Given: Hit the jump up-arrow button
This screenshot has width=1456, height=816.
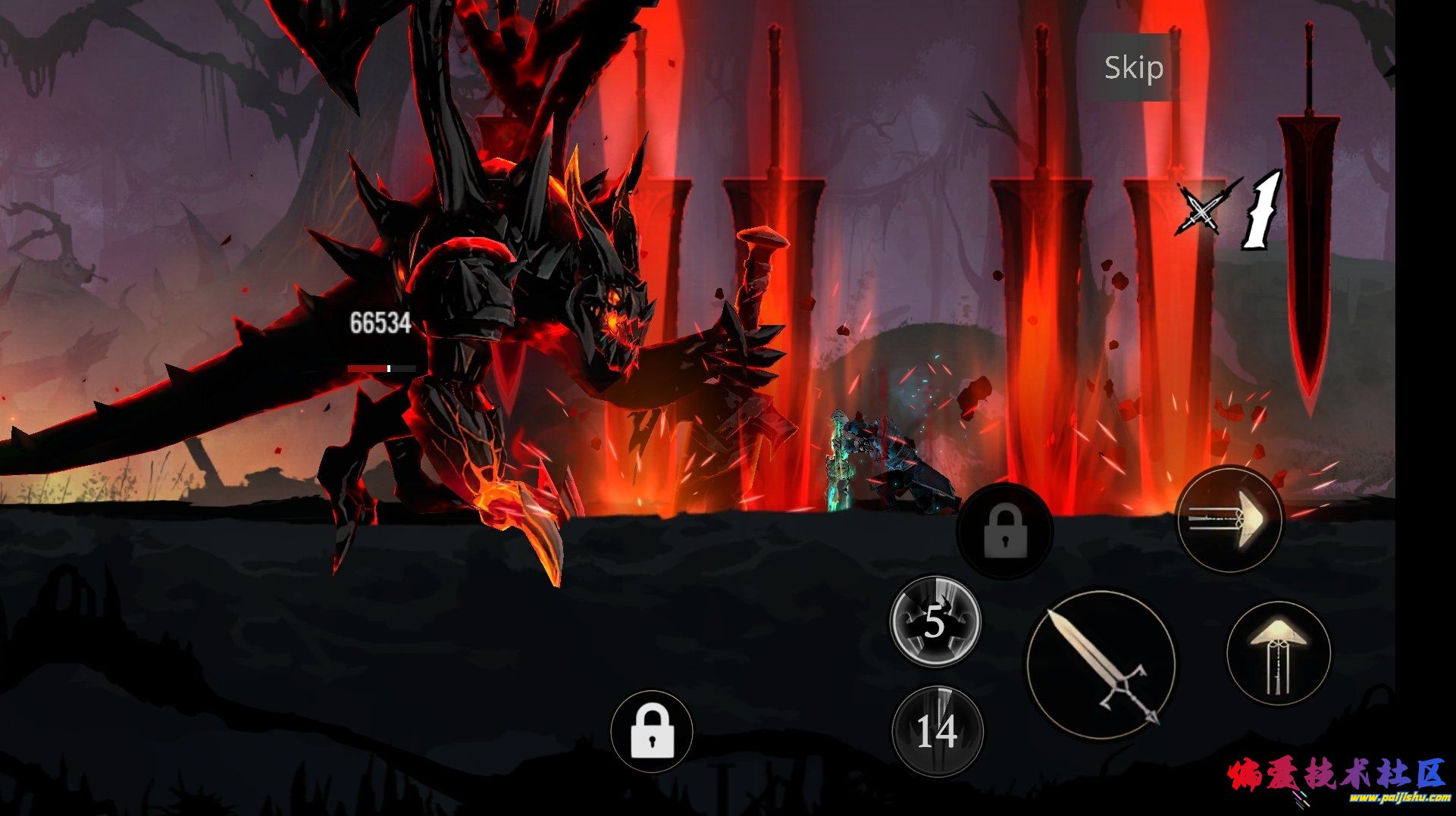Looking at the screenshot, I should [x=1278, y=653].
